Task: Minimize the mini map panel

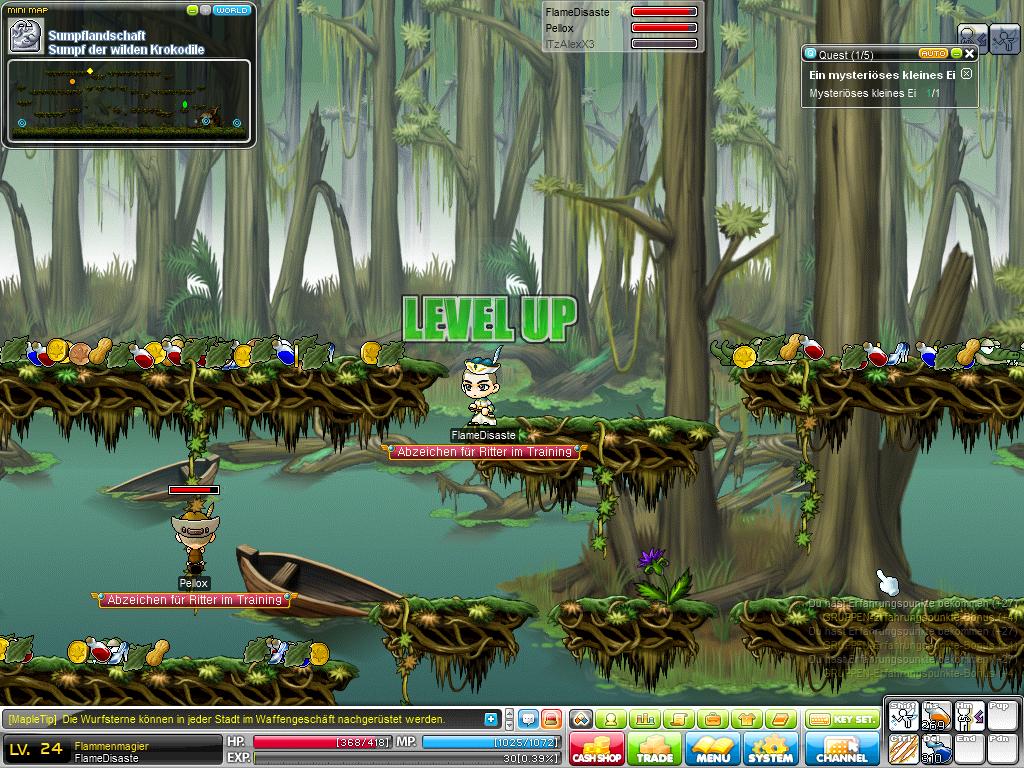Action: pyautogui.click(x=193, y=10)
